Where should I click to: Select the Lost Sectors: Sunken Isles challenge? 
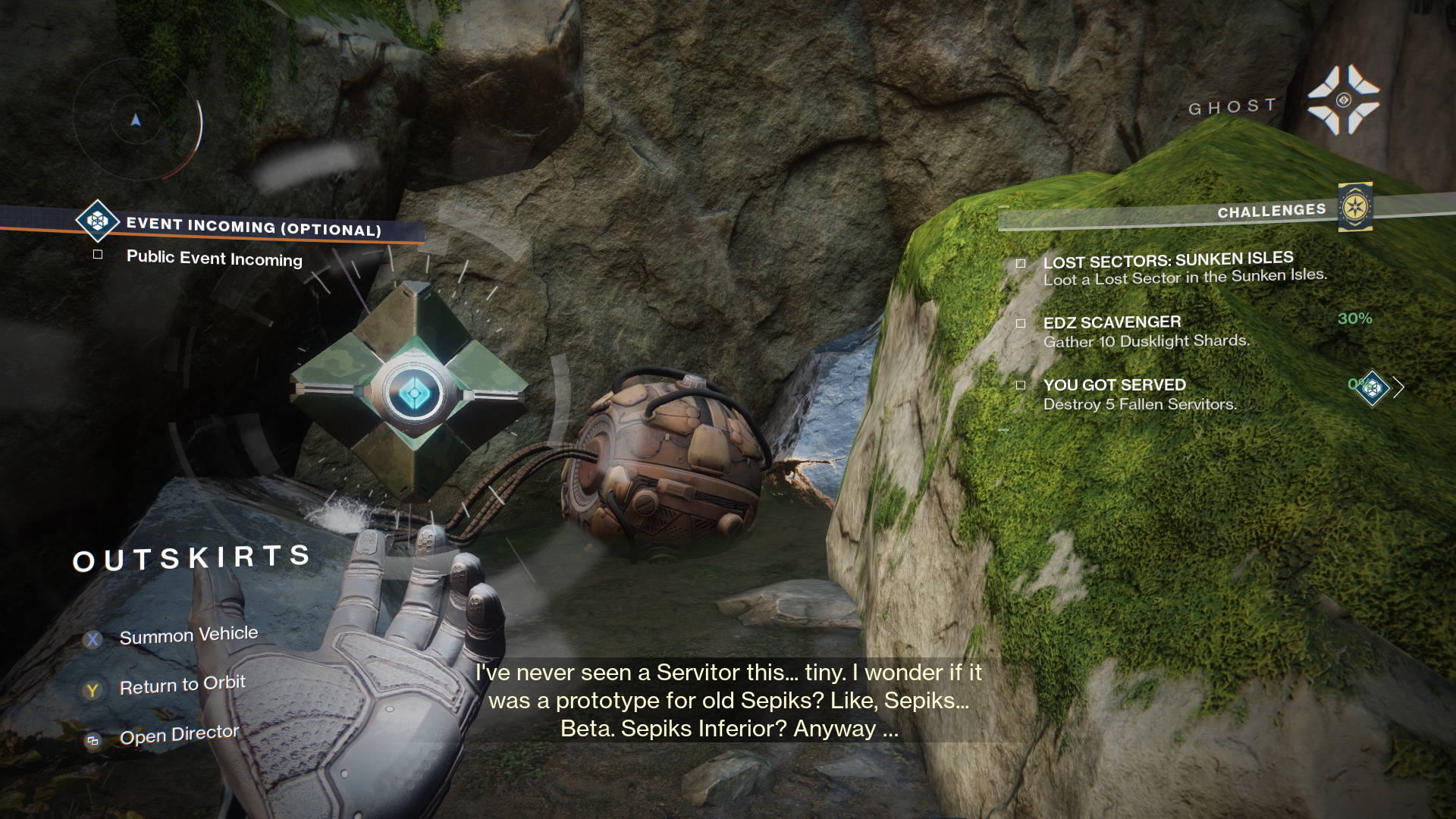click(1168, 261)
